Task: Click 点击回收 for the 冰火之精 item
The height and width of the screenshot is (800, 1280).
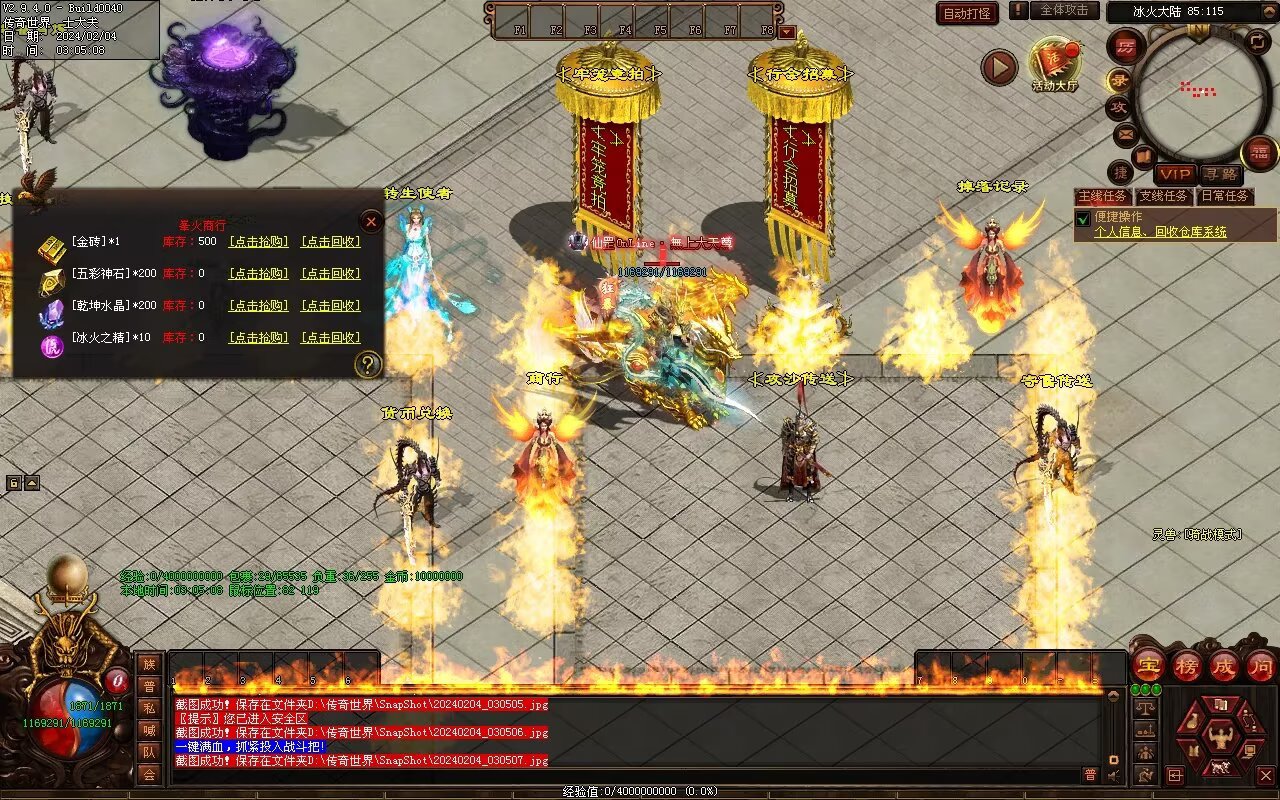Action: tap(331, 338)
